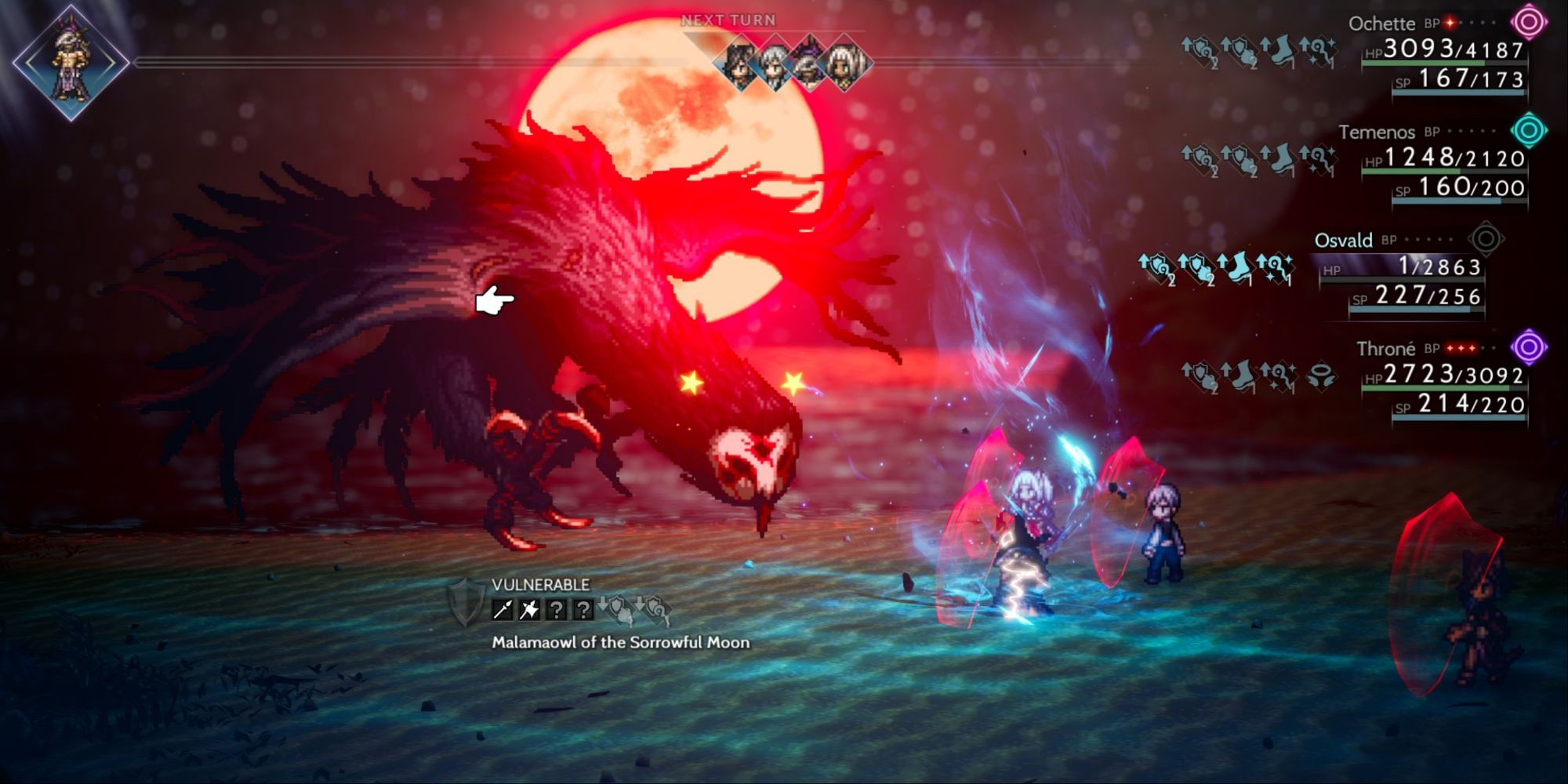Click the halo revive buff icon on Throné

1322,376
